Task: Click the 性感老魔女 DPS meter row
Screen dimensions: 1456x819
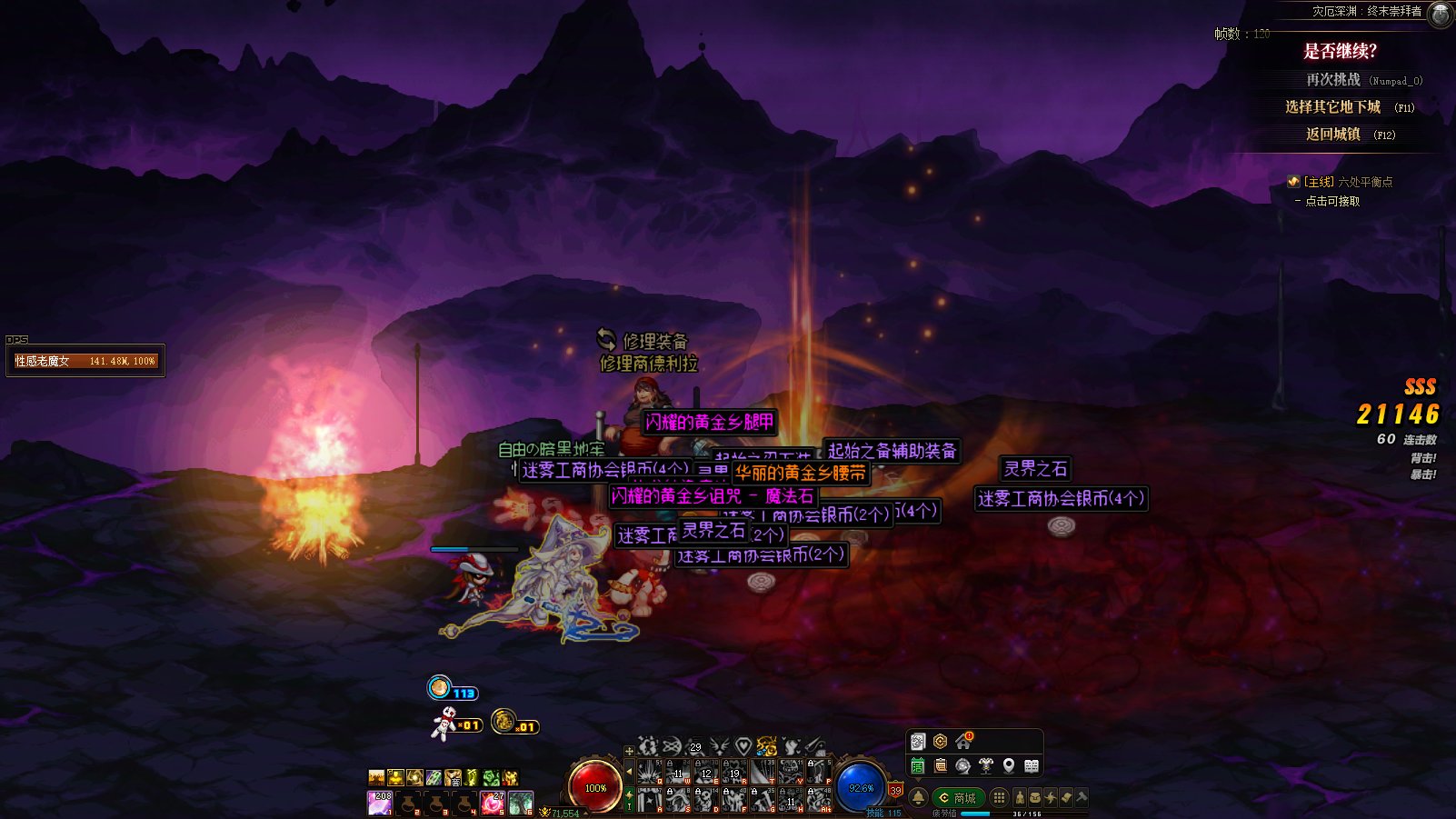Action: coord(85,361)
